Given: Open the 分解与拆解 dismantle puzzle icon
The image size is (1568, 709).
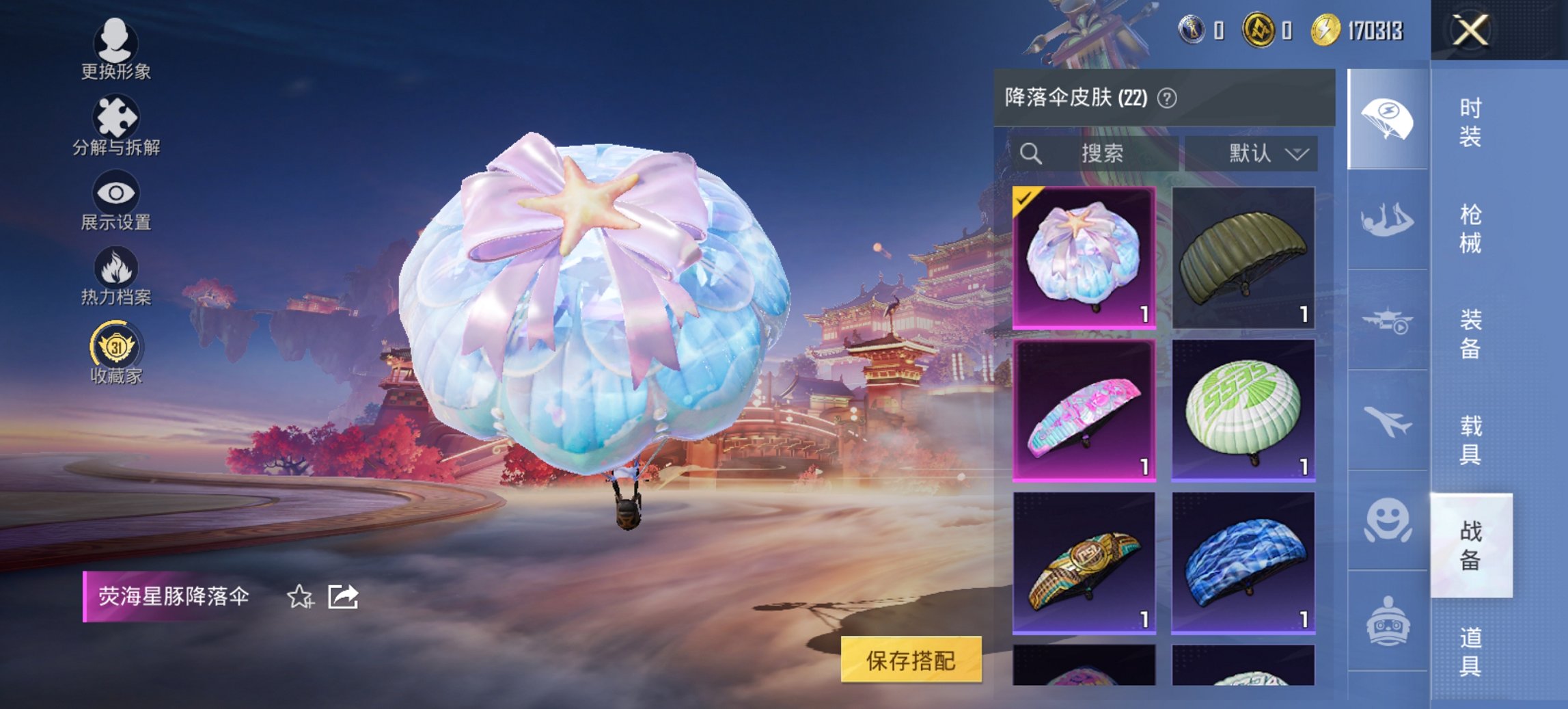Looking at the screenshot, I should pos(116,118).
